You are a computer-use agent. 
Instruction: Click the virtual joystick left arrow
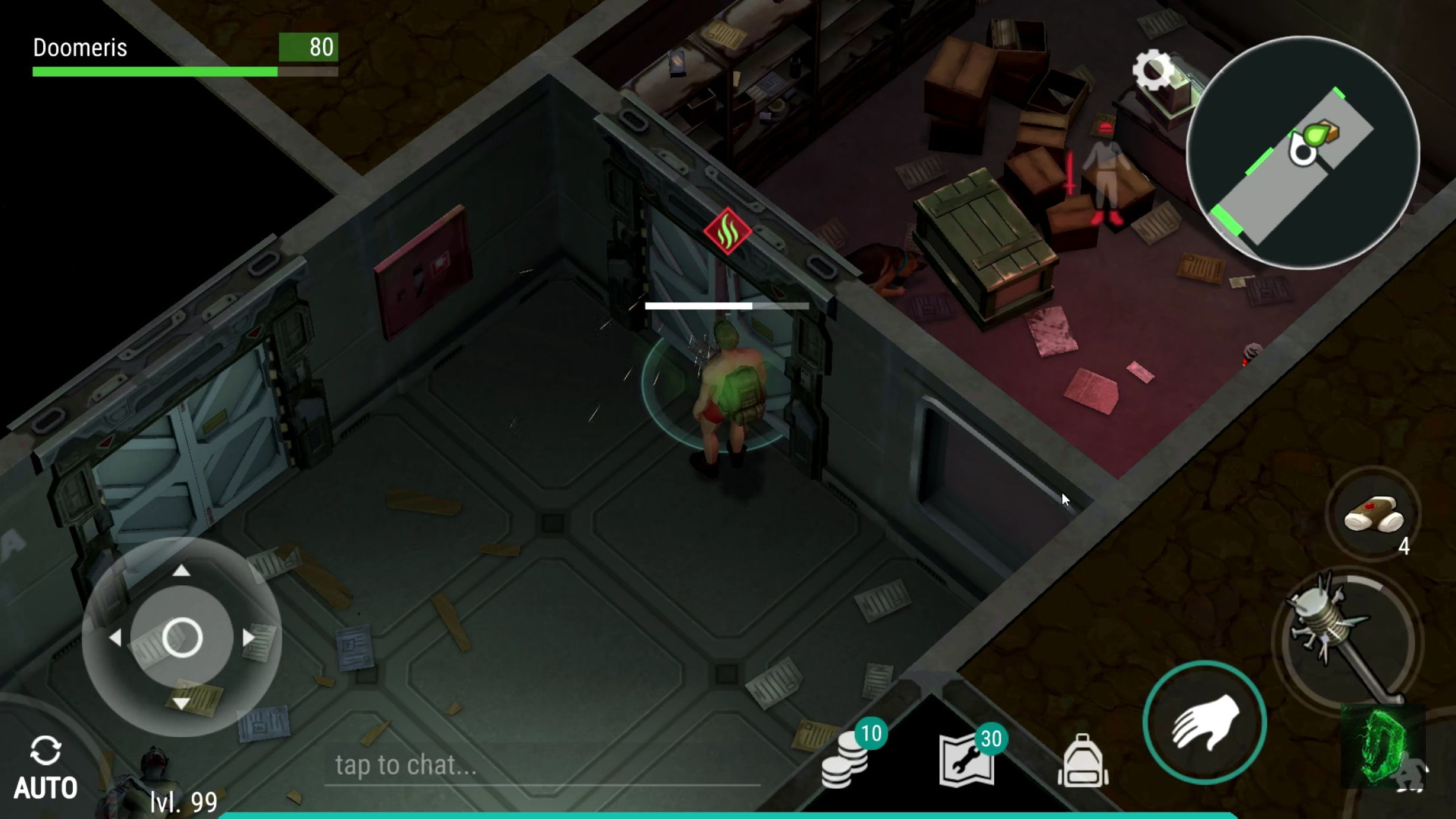click(x=115, y=637)
